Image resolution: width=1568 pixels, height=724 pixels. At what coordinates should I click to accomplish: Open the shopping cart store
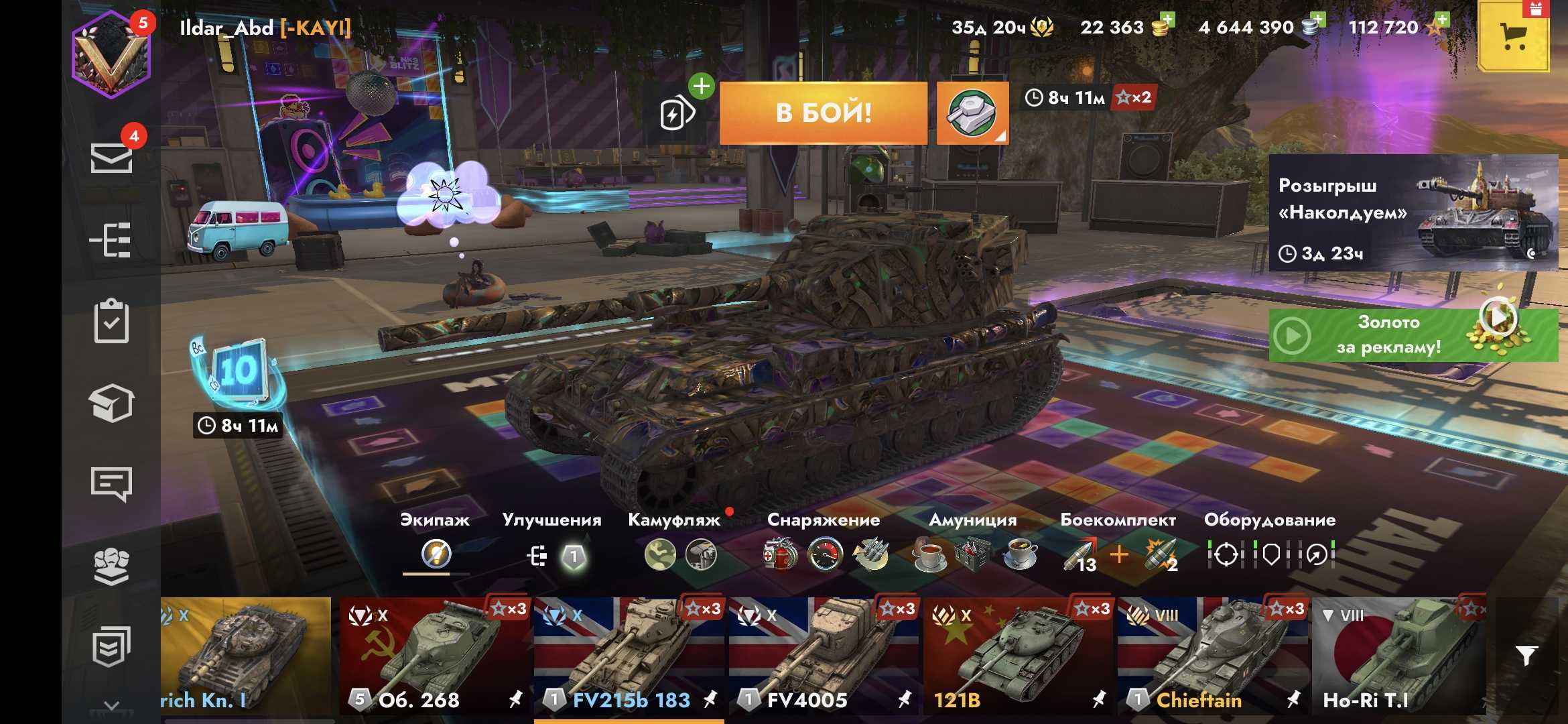(1513, 36)
